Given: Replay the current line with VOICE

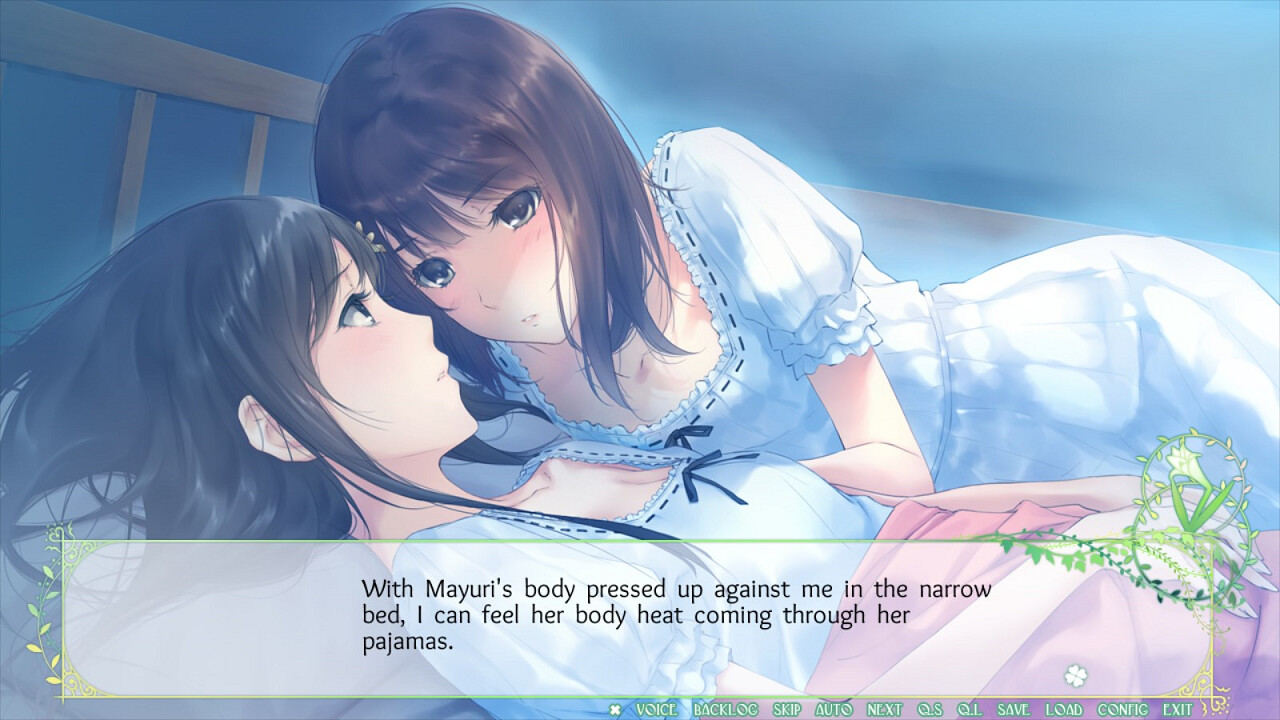Looking at the screenshot, I should (x=655, y=707).
